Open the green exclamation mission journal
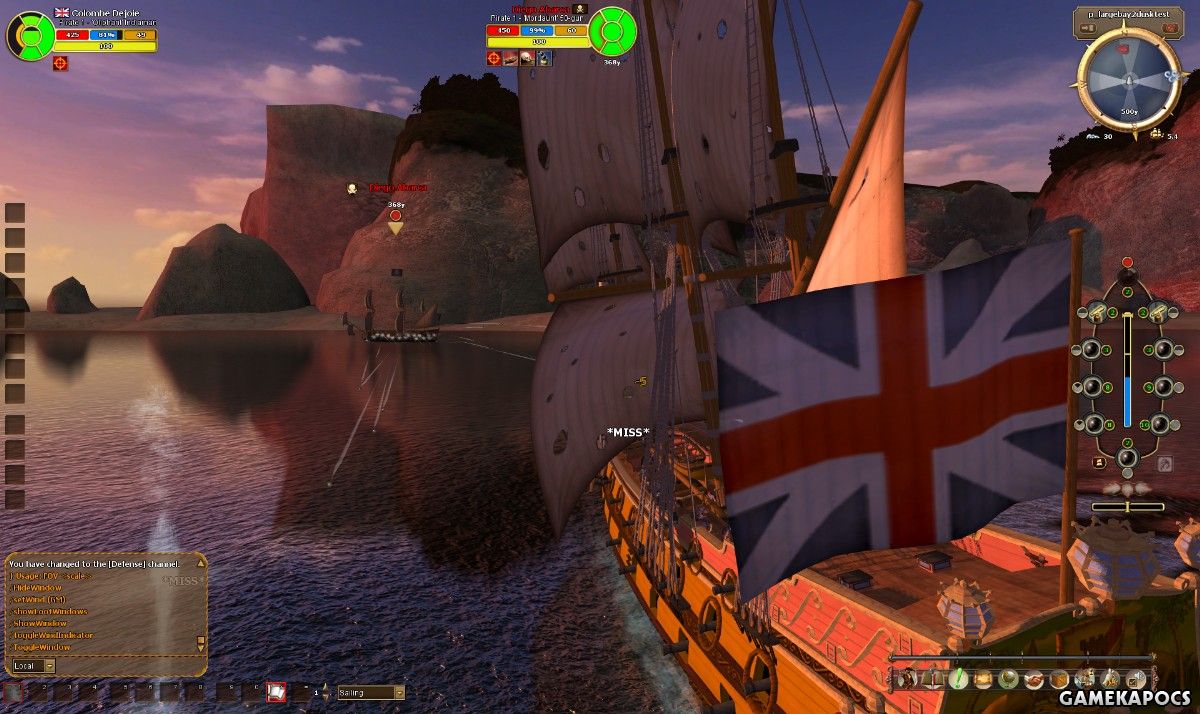This screenshot has width=1200, height=714. pyautogui.click(x=959, y=679)
